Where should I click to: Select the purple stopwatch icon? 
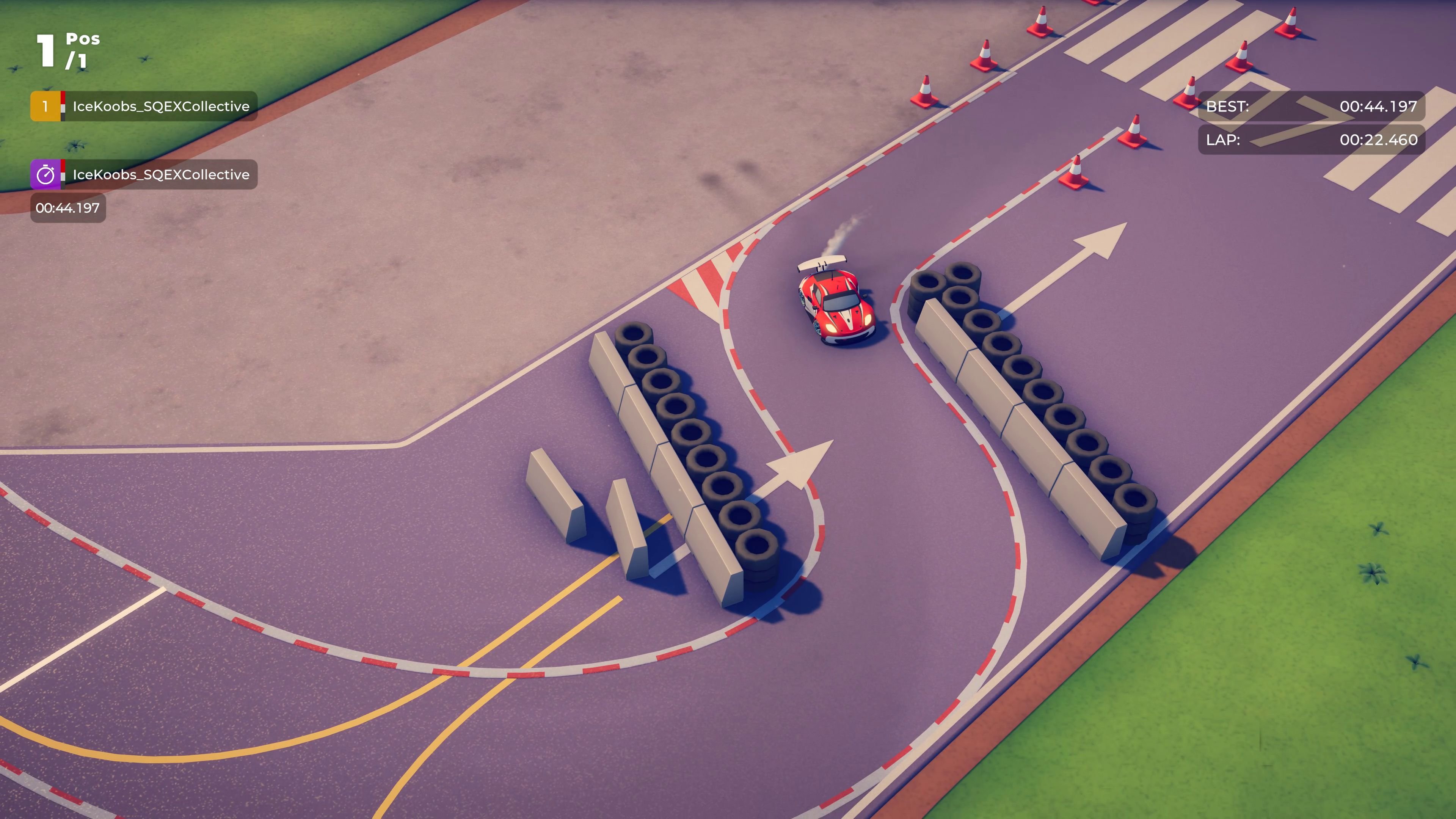45,174
